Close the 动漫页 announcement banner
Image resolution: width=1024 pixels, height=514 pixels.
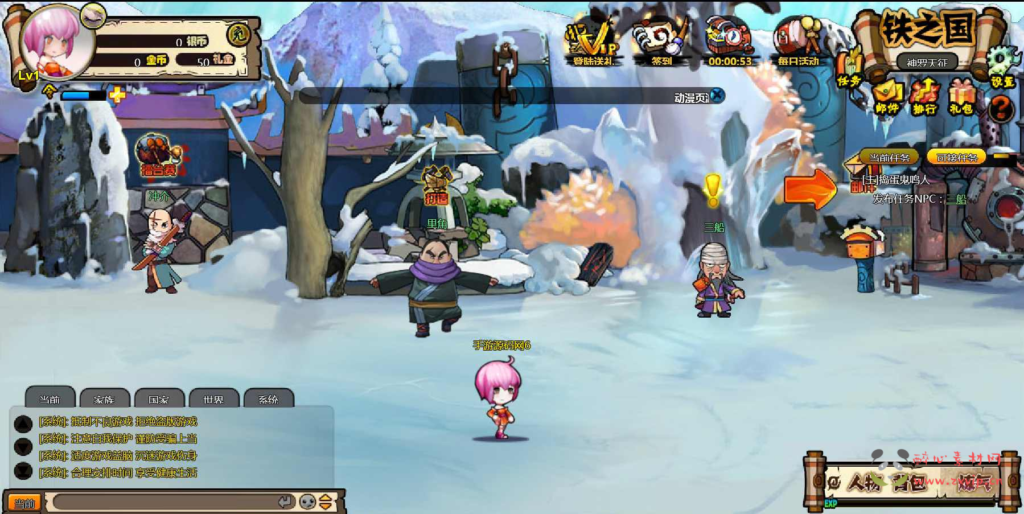(x=717, y=96)
